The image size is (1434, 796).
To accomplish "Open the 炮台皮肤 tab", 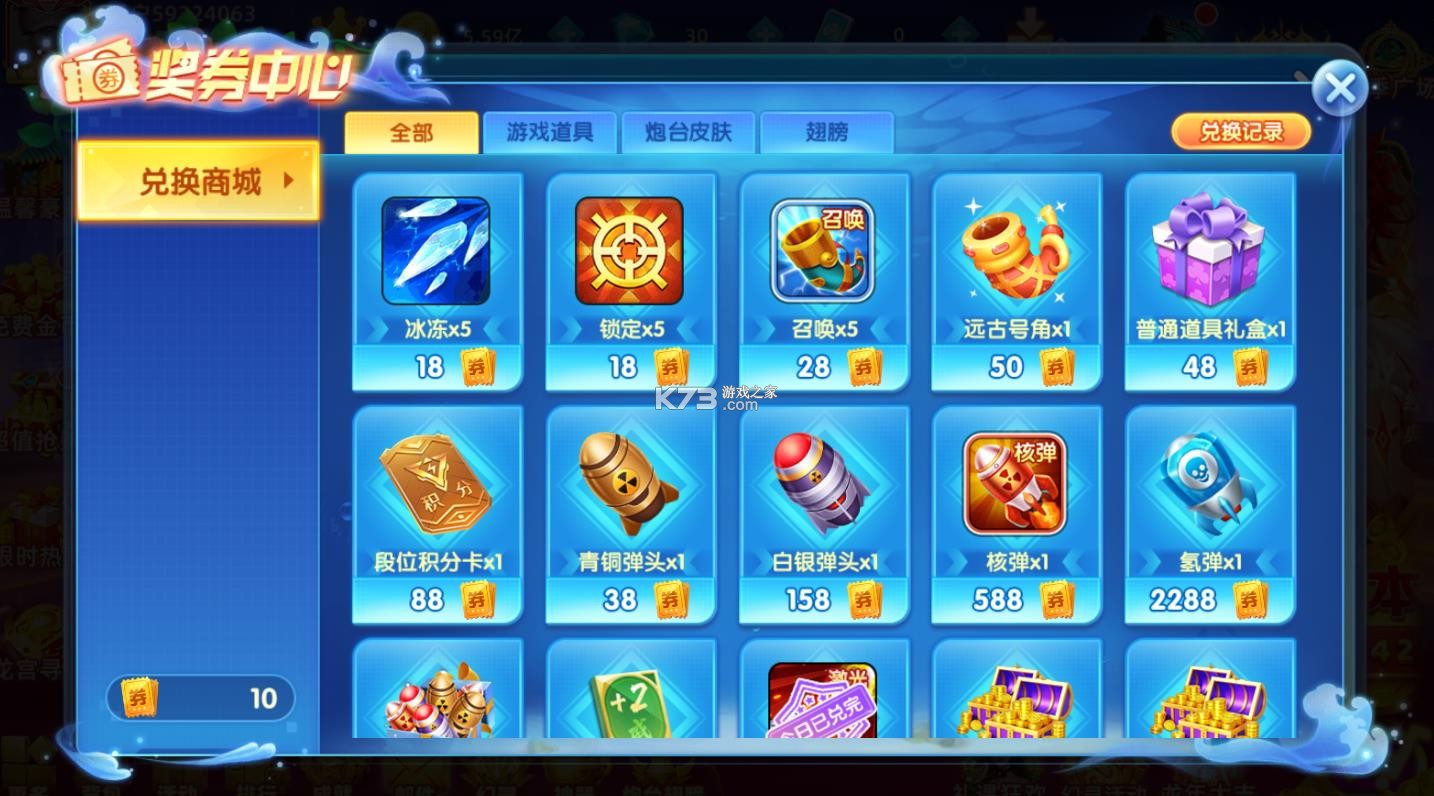I will click(x=690, y=131).
